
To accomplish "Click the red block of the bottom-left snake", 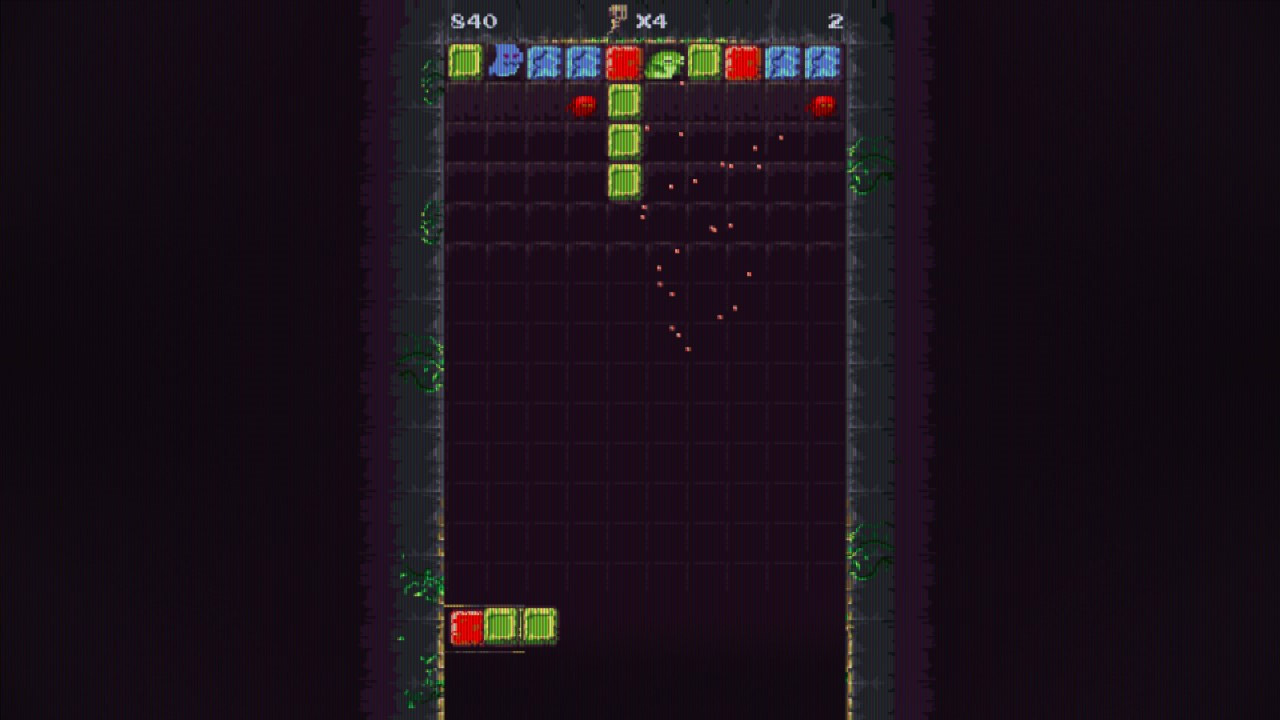I will coord(469,625).
